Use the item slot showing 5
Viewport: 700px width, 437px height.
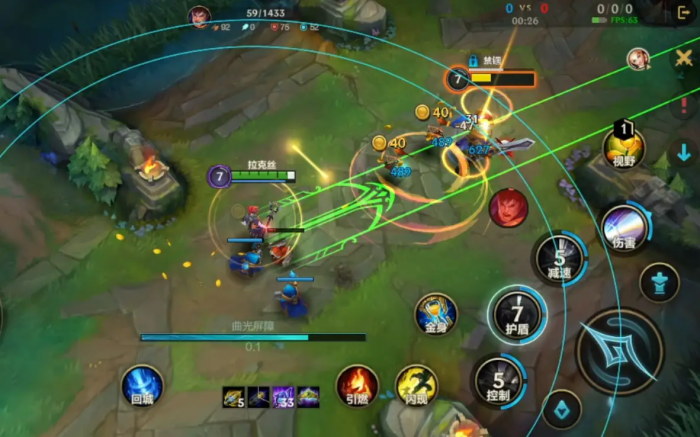point(234,398)
